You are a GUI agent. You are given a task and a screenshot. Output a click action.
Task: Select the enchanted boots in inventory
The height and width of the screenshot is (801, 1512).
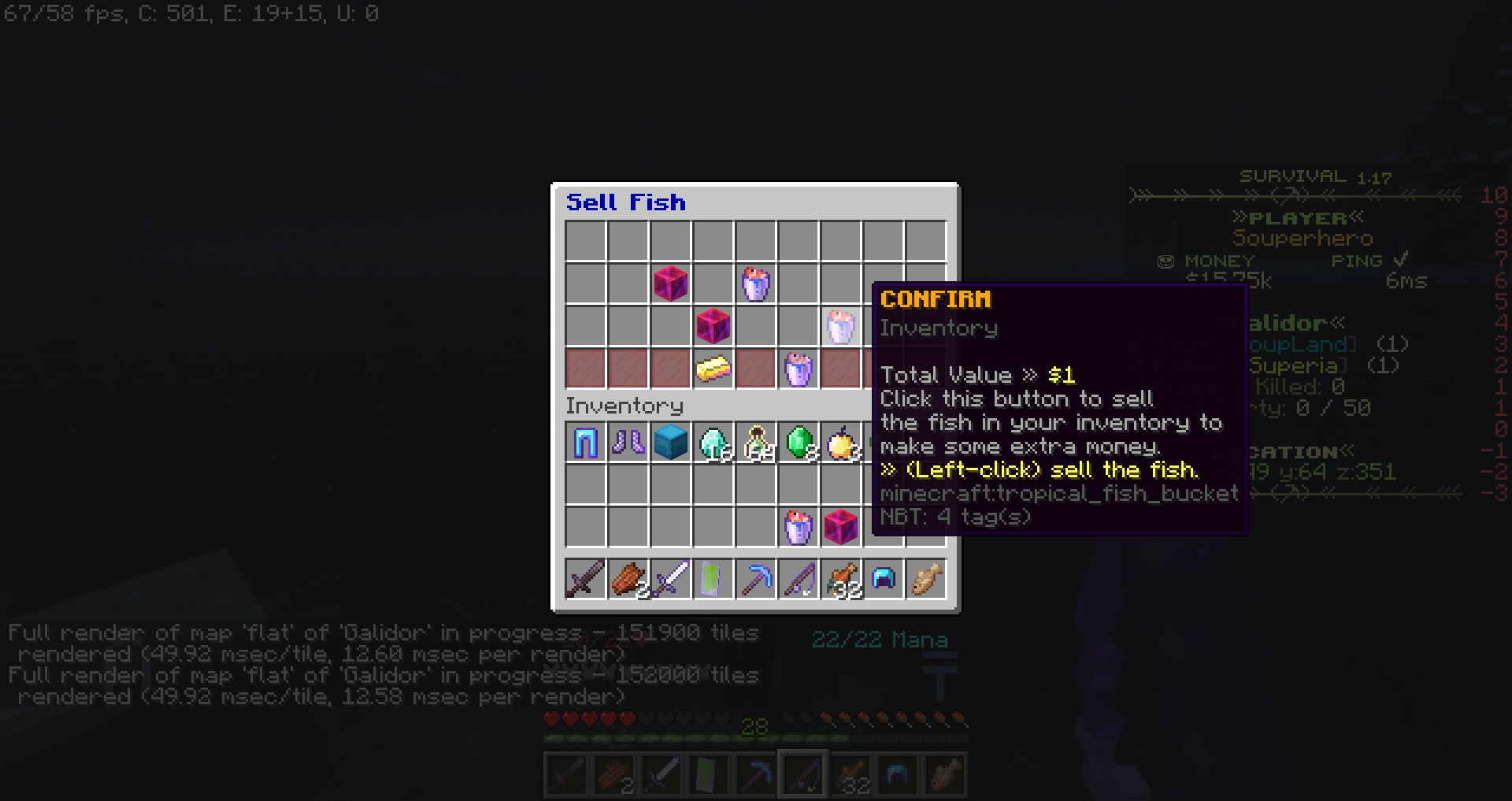pyautogui.click(x=628, y=443)
